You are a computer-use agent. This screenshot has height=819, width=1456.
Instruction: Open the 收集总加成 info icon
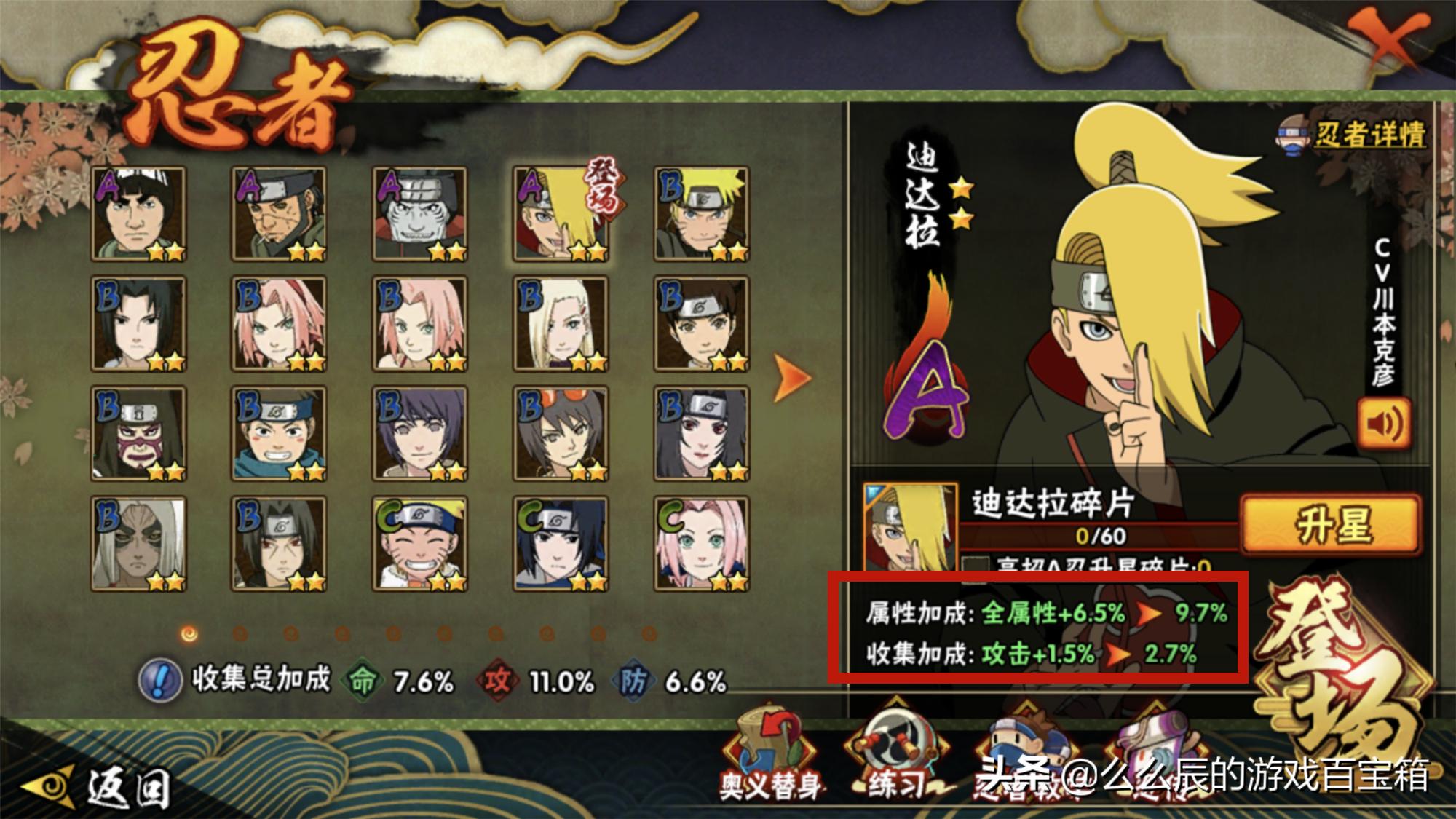159,681
